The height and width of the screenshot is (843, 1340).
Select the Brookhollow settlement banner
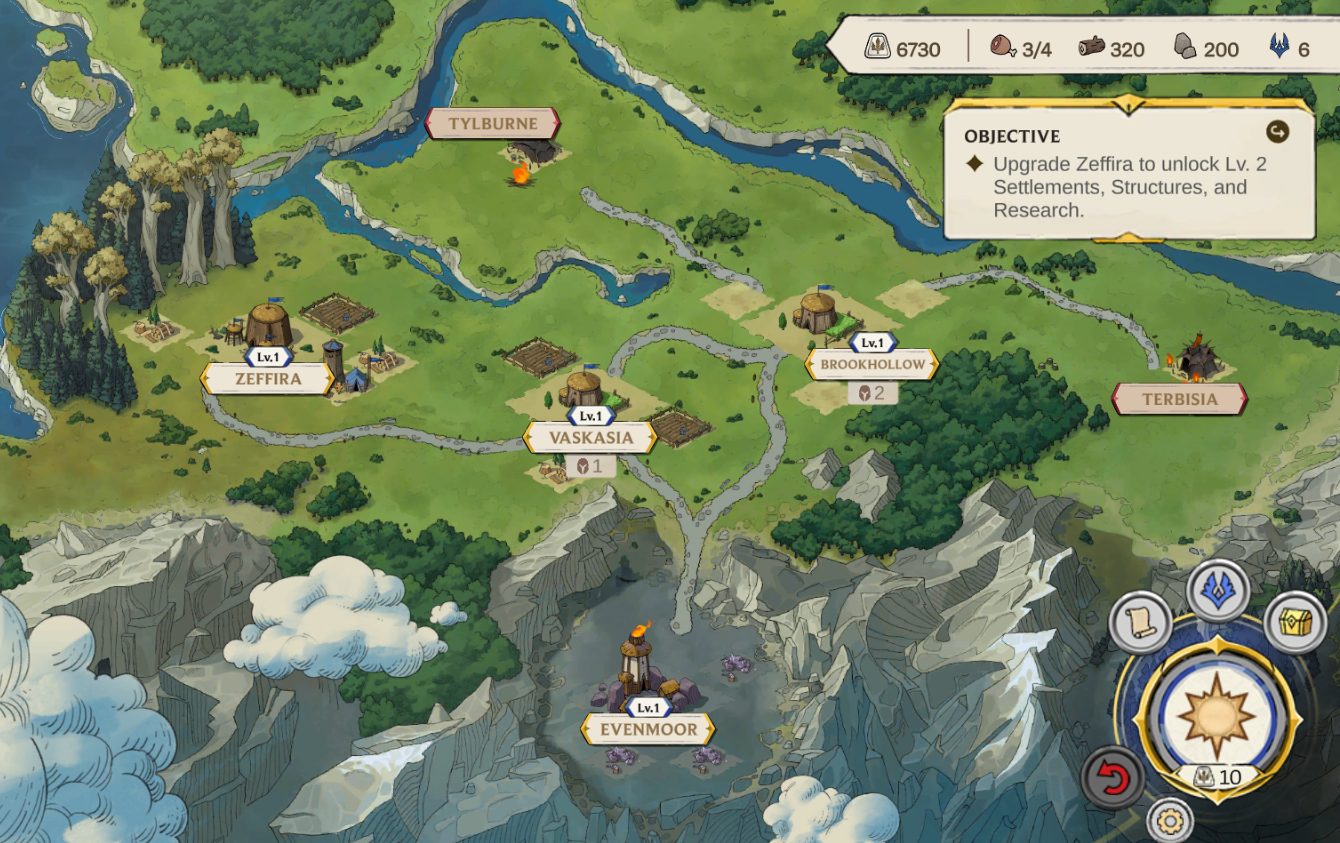click(x=873, y=364)
